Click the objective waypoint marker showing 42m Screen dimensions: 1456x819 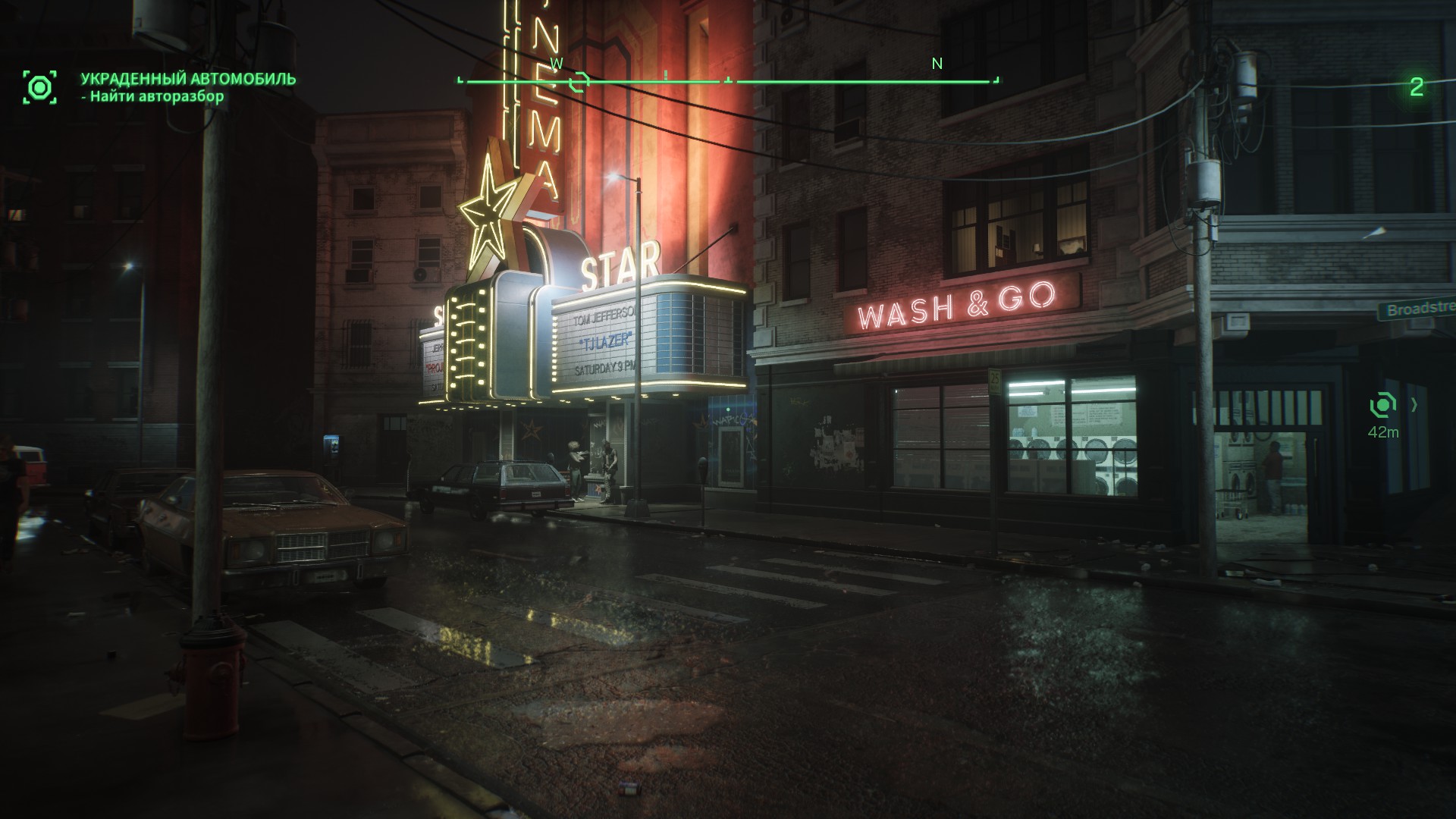pos(1383,406)
